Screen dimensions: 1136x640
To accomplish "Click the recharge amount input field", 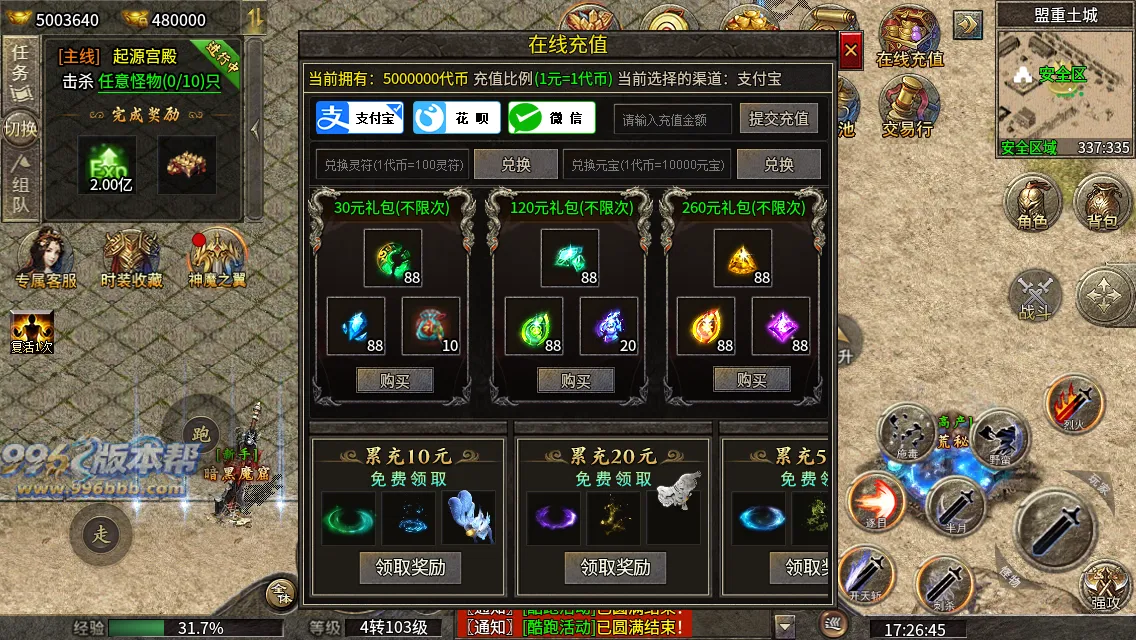I will [672, 119].
